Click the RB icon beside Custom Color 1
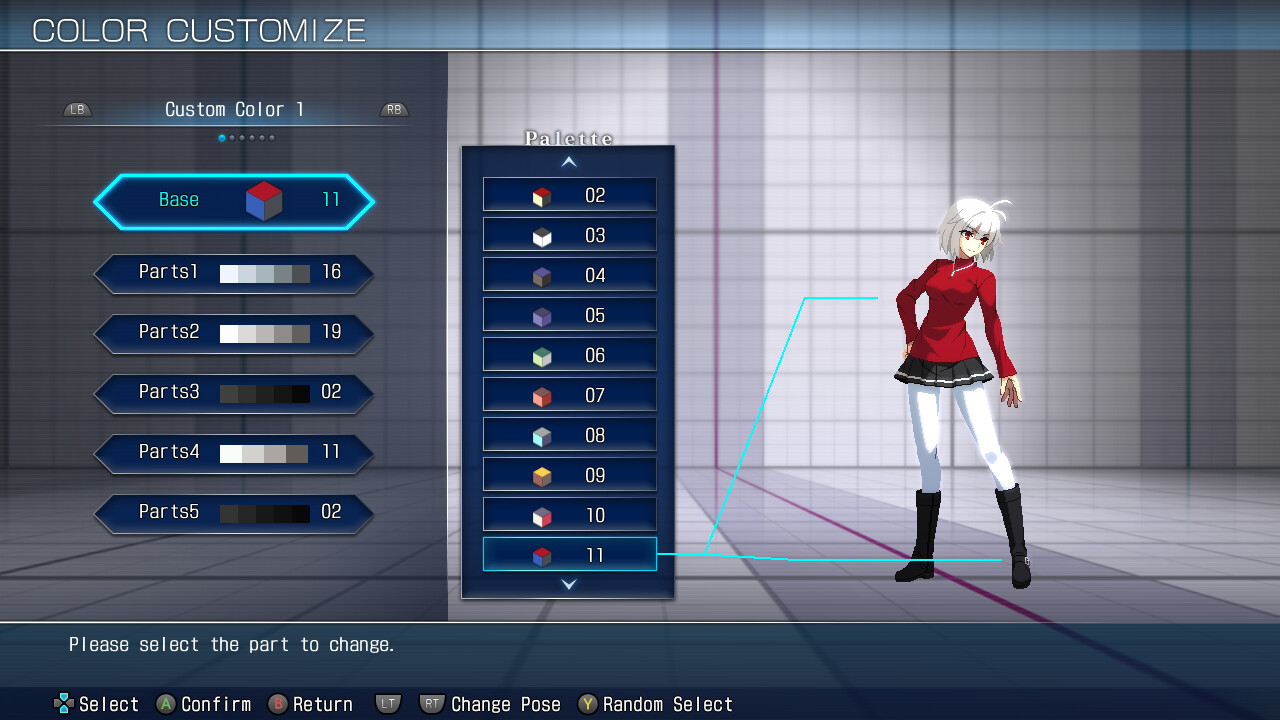Image resolution: width=1280 pixels, height=720 pixels. (393, 110)
